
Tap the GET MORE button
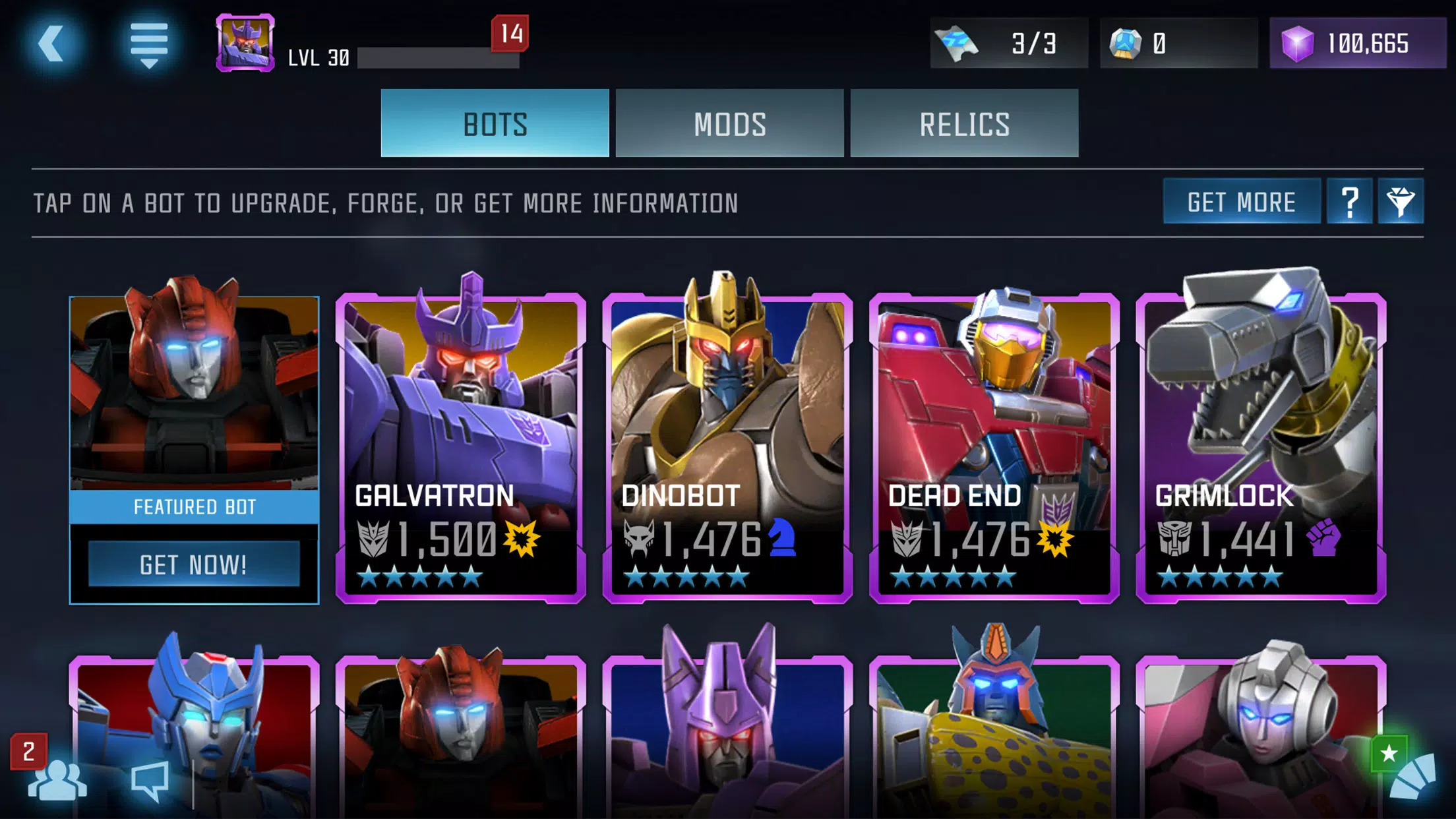(1241, 202)
